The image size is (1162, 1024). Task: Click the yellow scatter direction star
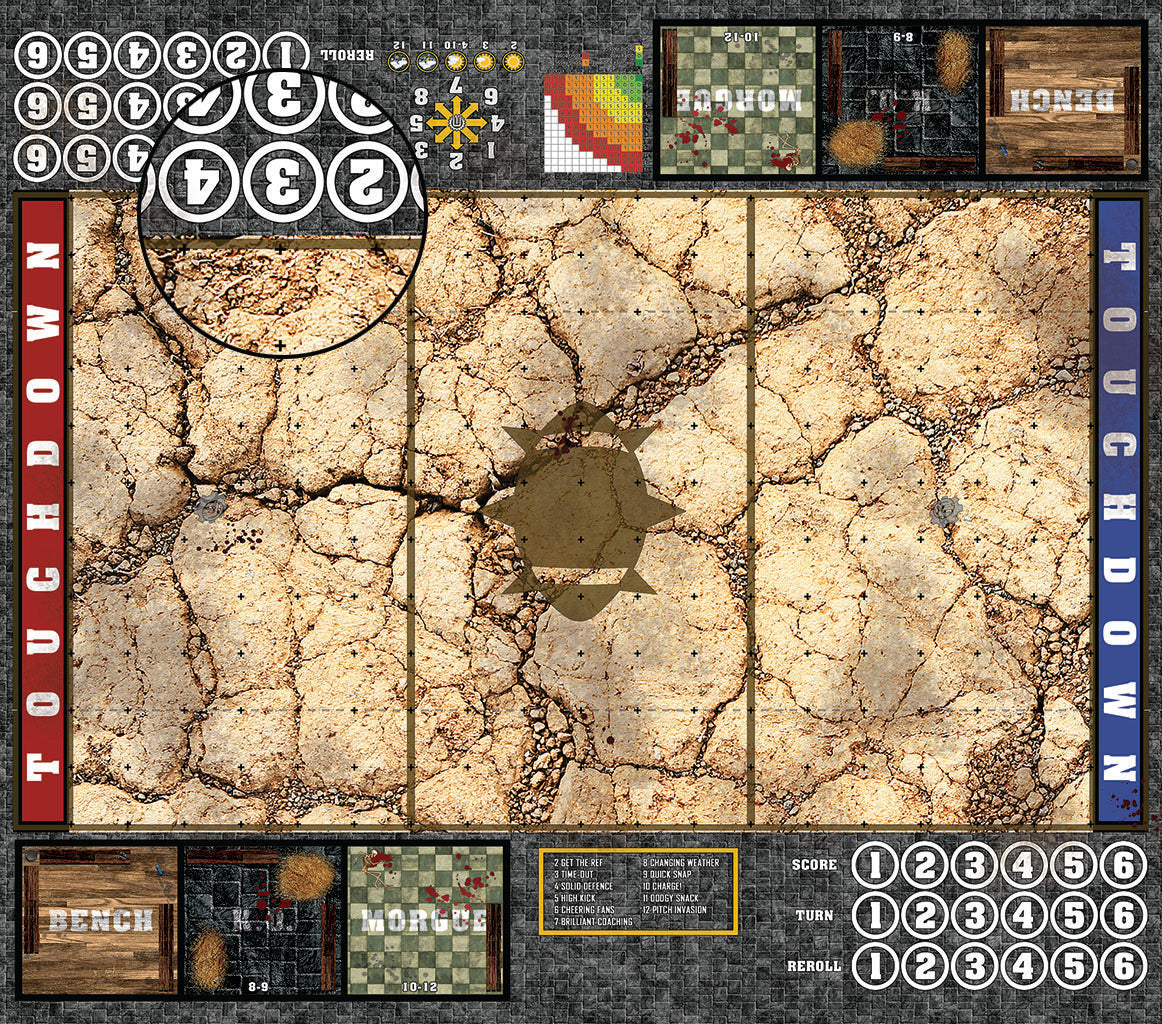[x=457, y=123]
